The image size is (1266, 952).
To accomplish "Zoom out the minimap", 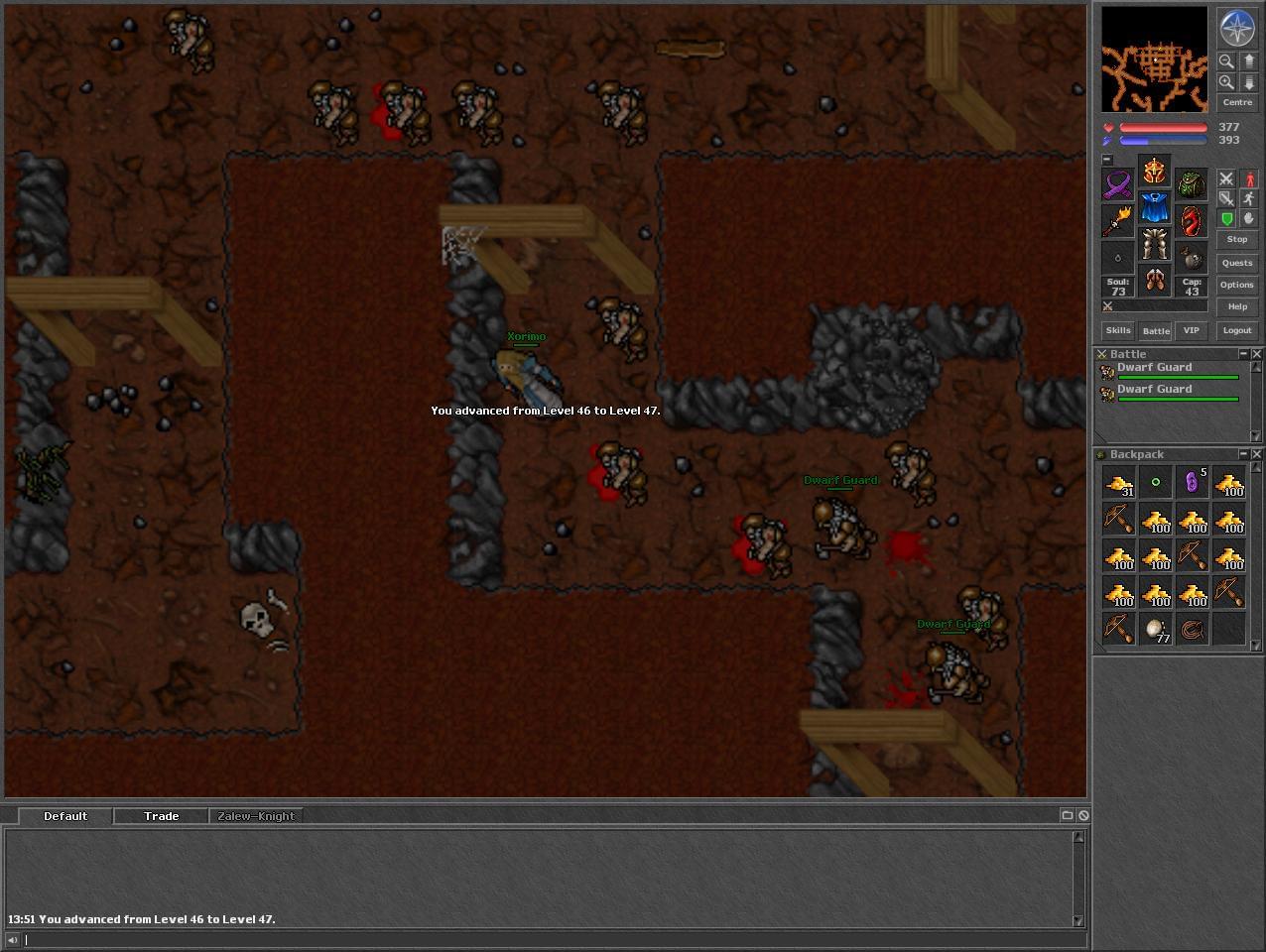I will [1226, 61].
